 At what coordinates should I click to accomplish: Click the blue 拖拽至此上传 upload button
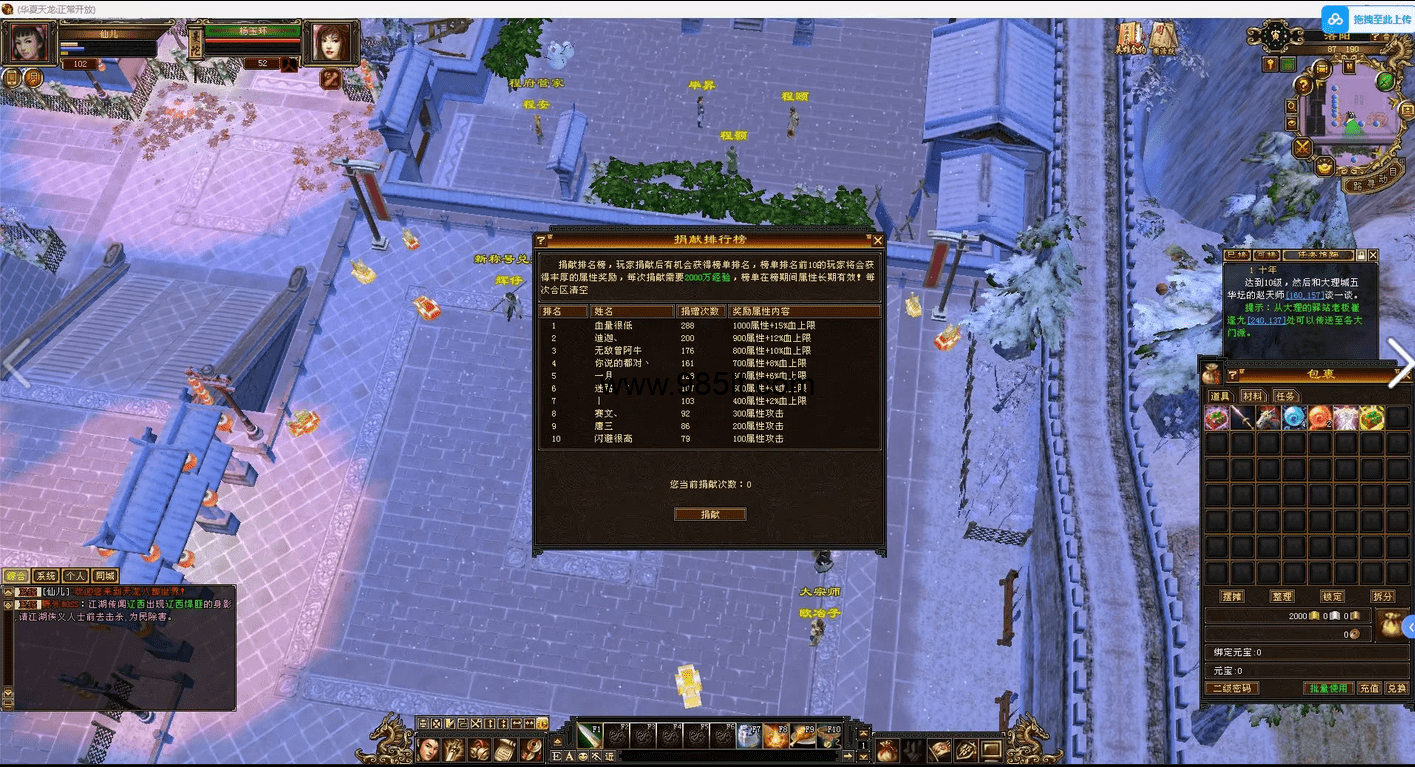pyautogui.click(x=1367, y=19)
